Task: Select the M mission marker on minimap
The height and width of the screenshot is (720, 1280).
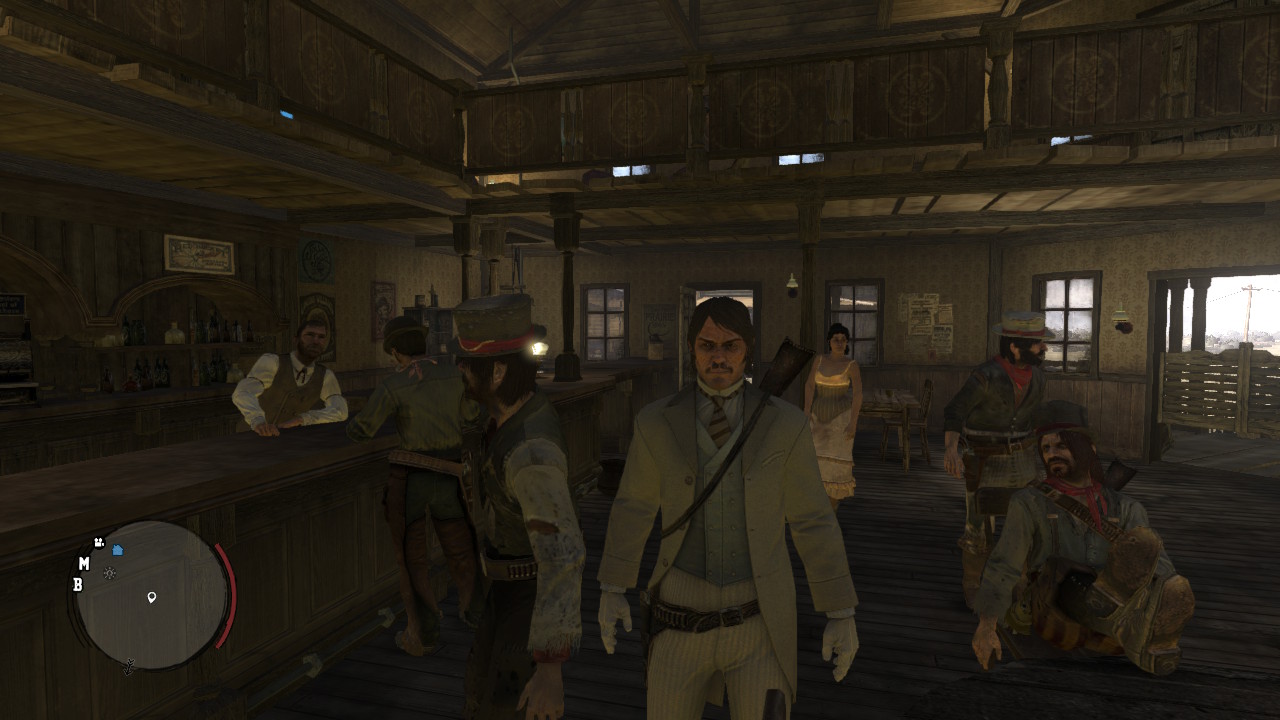Action: [84, 564]
